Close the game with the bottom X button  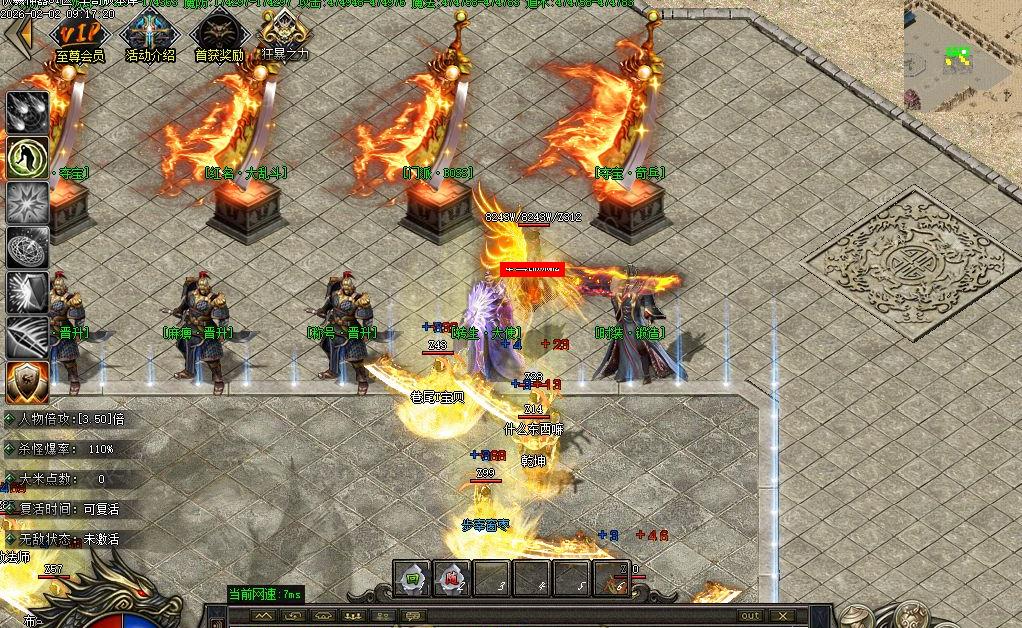point(783,616)
